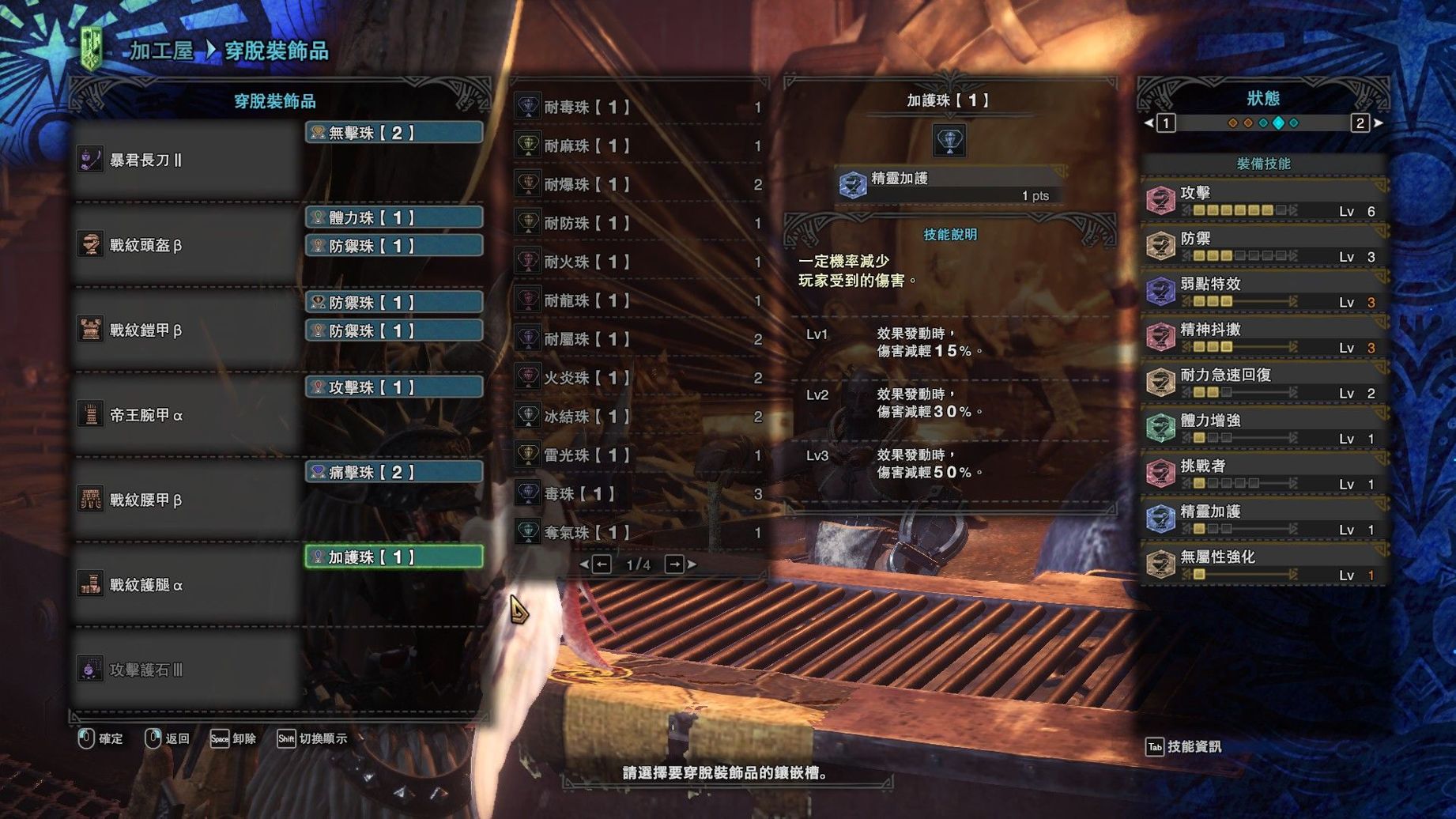Pick 耐麻珠【1】 from the decoration list
The height and width of the screenshot is (819, 1456).
tap(639, 145)
